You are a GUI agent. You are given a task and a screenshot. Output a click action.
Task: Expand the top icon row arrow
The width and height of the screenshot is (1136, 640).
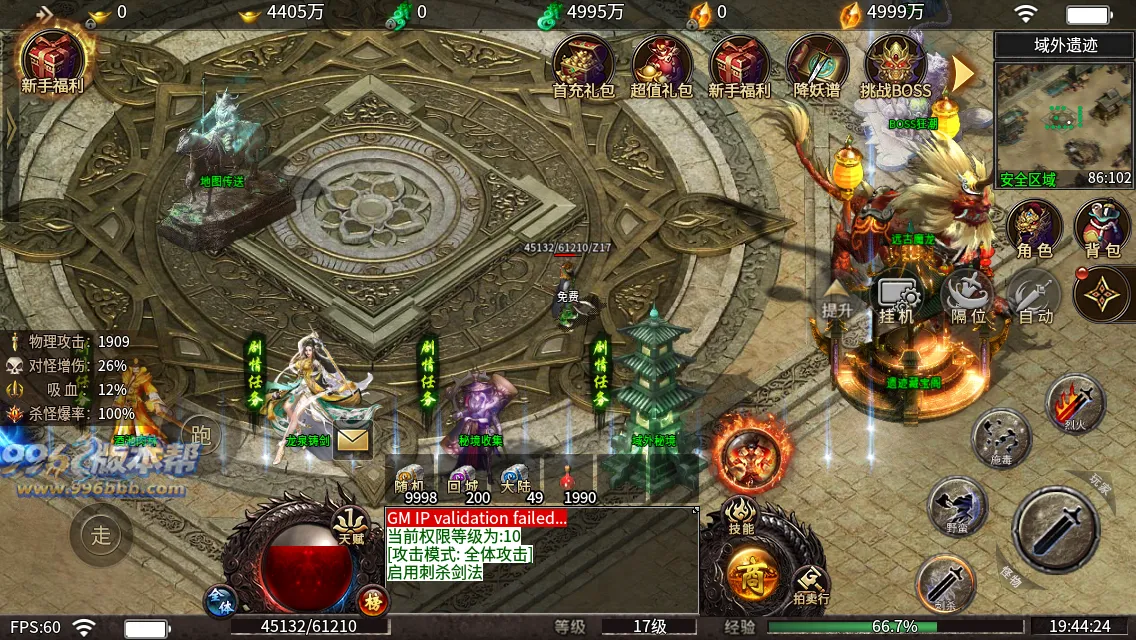coord(962,71)
